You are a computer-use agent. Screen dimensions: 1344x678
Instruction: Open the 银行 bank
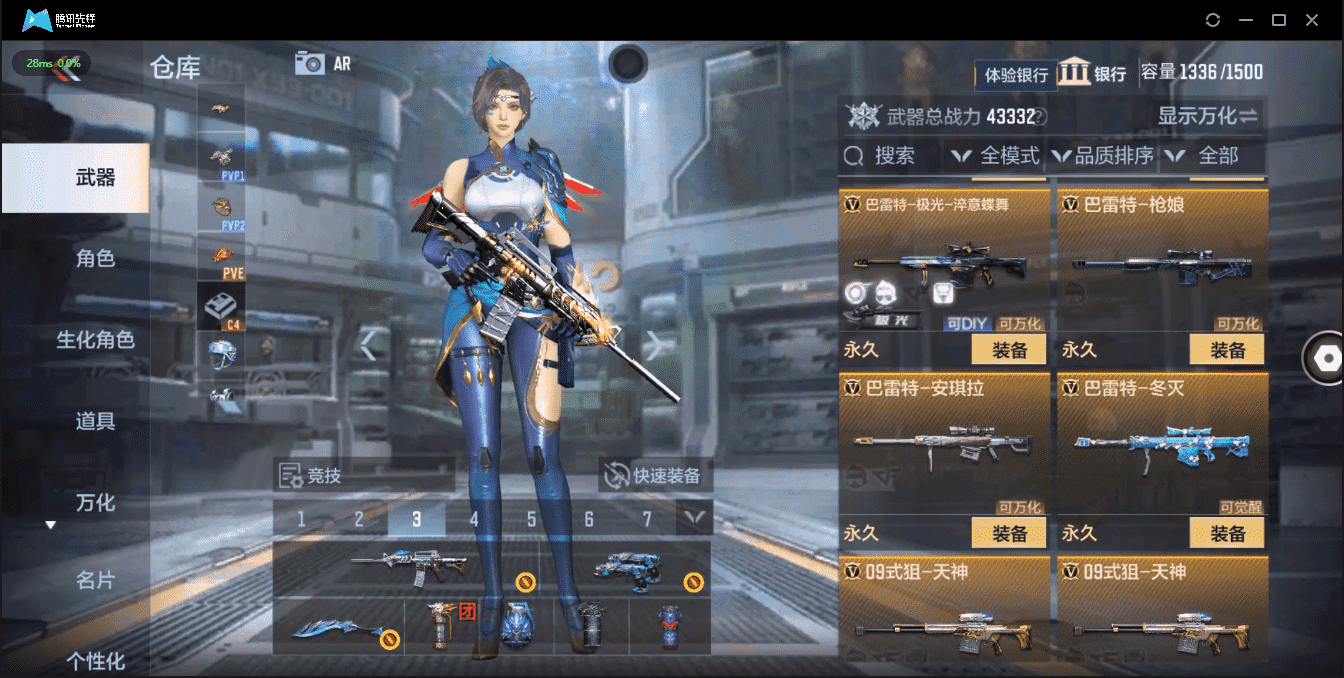(1093, 73)
